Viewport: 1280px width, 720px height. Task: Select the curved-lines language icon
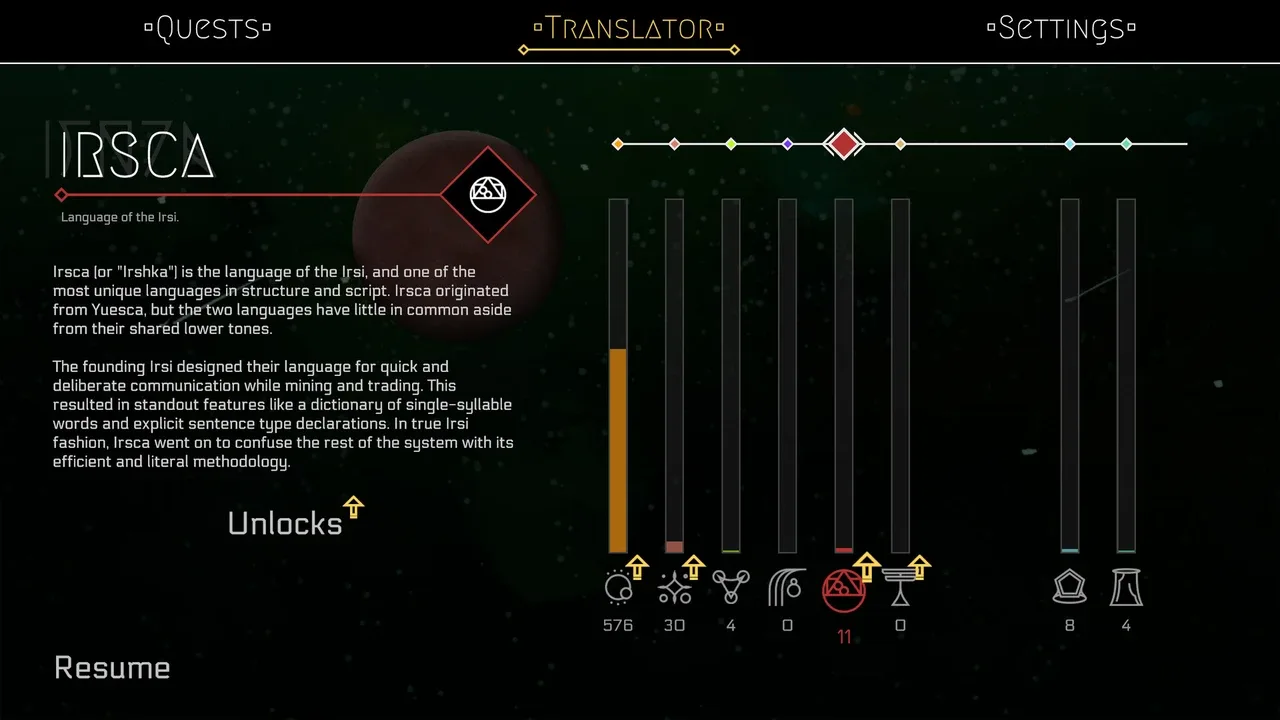(787, 588)
